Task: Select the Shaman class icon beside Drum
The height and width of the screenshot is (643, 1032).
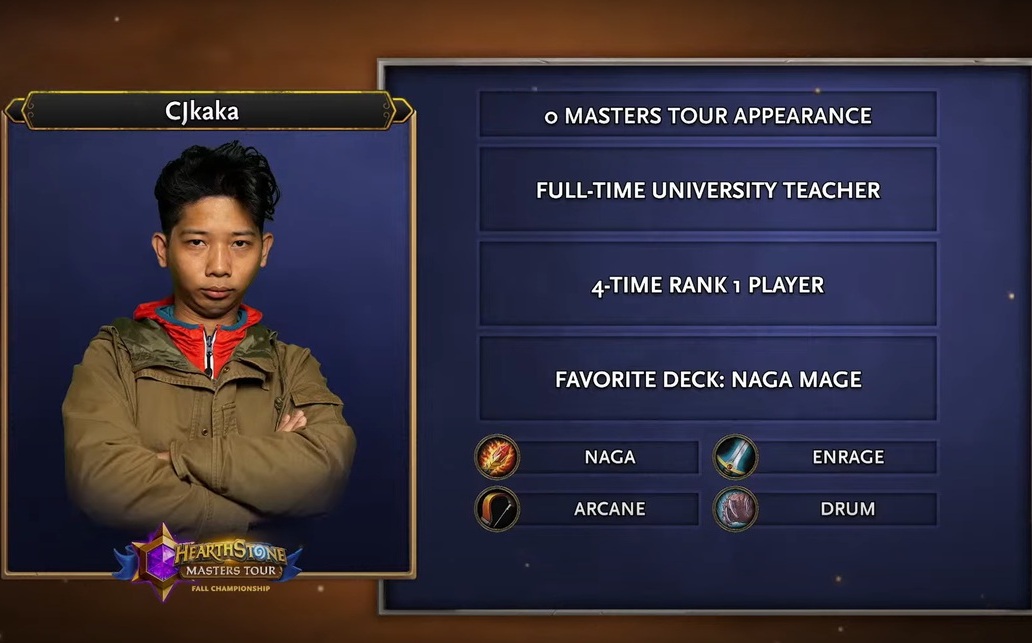Action: click(x=735, y=509)
